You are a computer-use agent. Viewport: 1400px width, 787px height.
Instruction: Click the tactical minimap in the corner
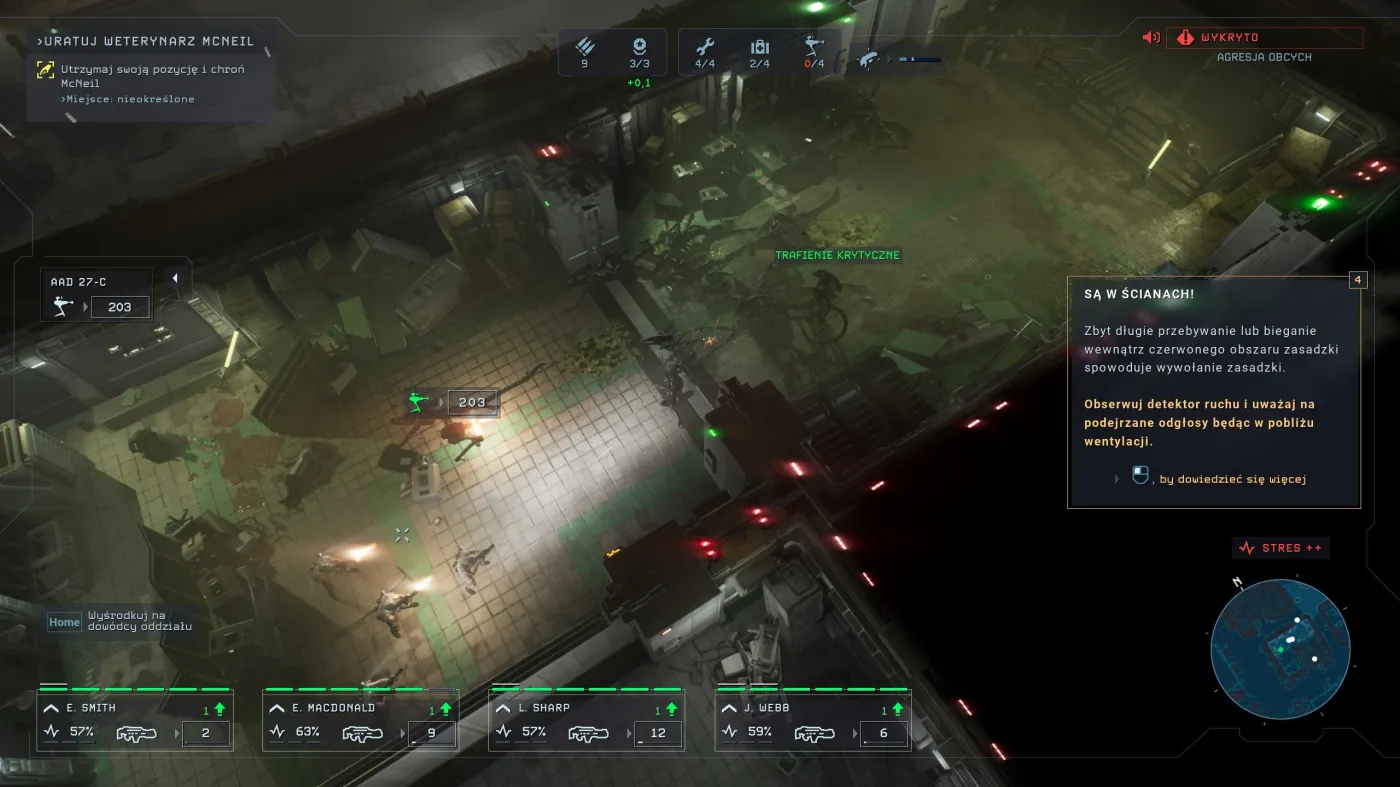(1281, 650)
